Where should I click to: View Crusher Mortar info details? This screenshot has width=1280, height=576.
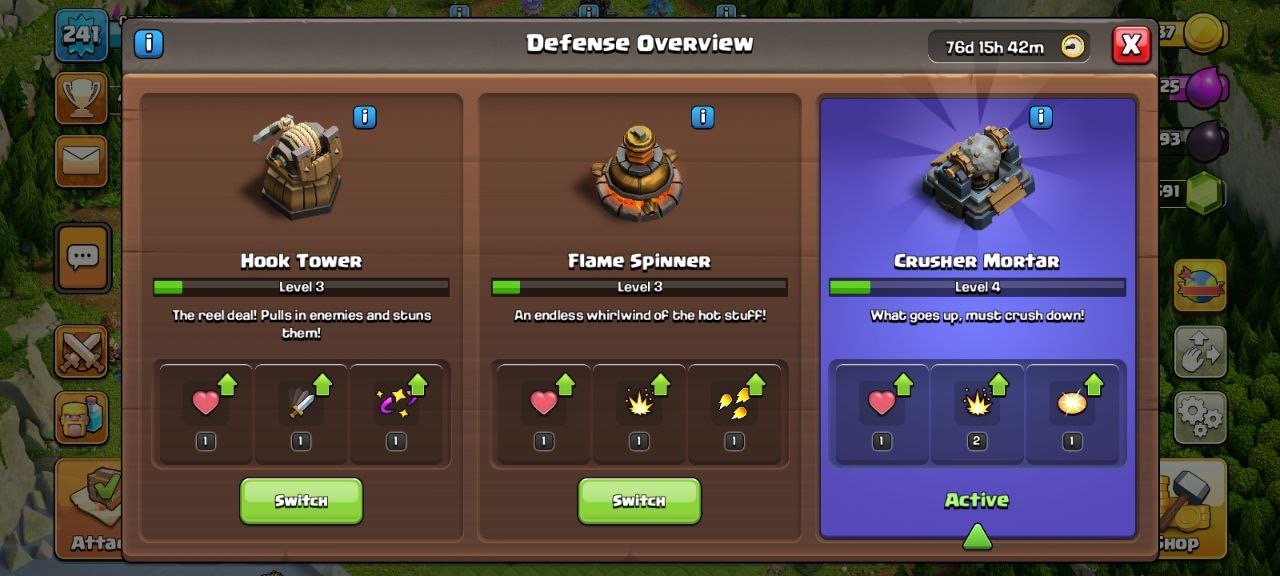(1041, 117)
